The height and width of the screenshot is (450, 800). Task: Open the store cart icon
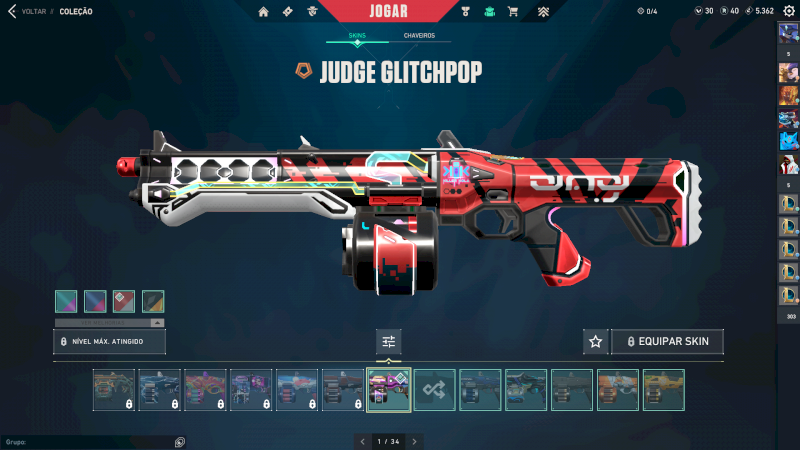[x=513, y=12]
